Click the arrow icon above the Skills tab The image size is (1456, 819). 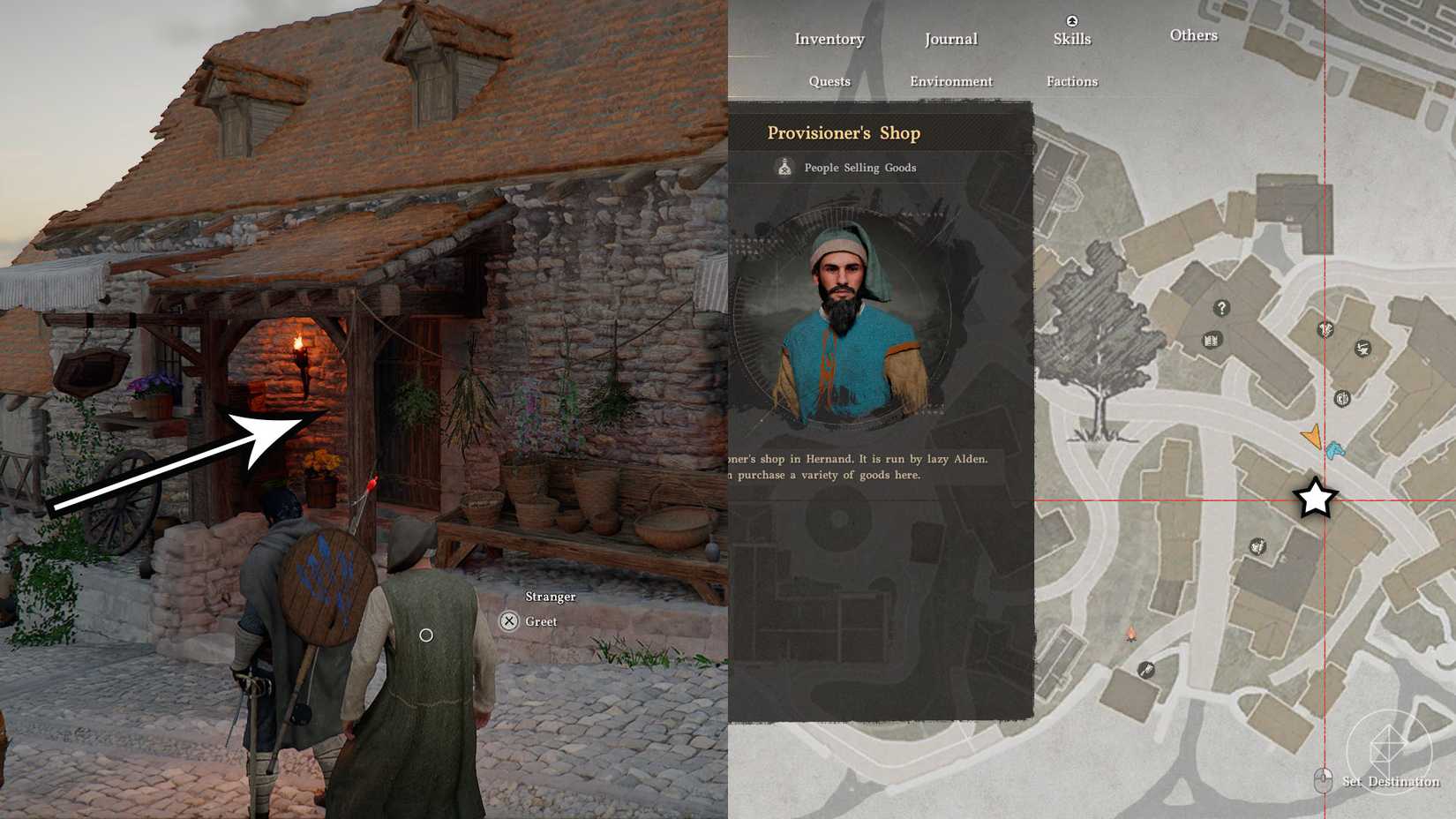coord(1071,19)
